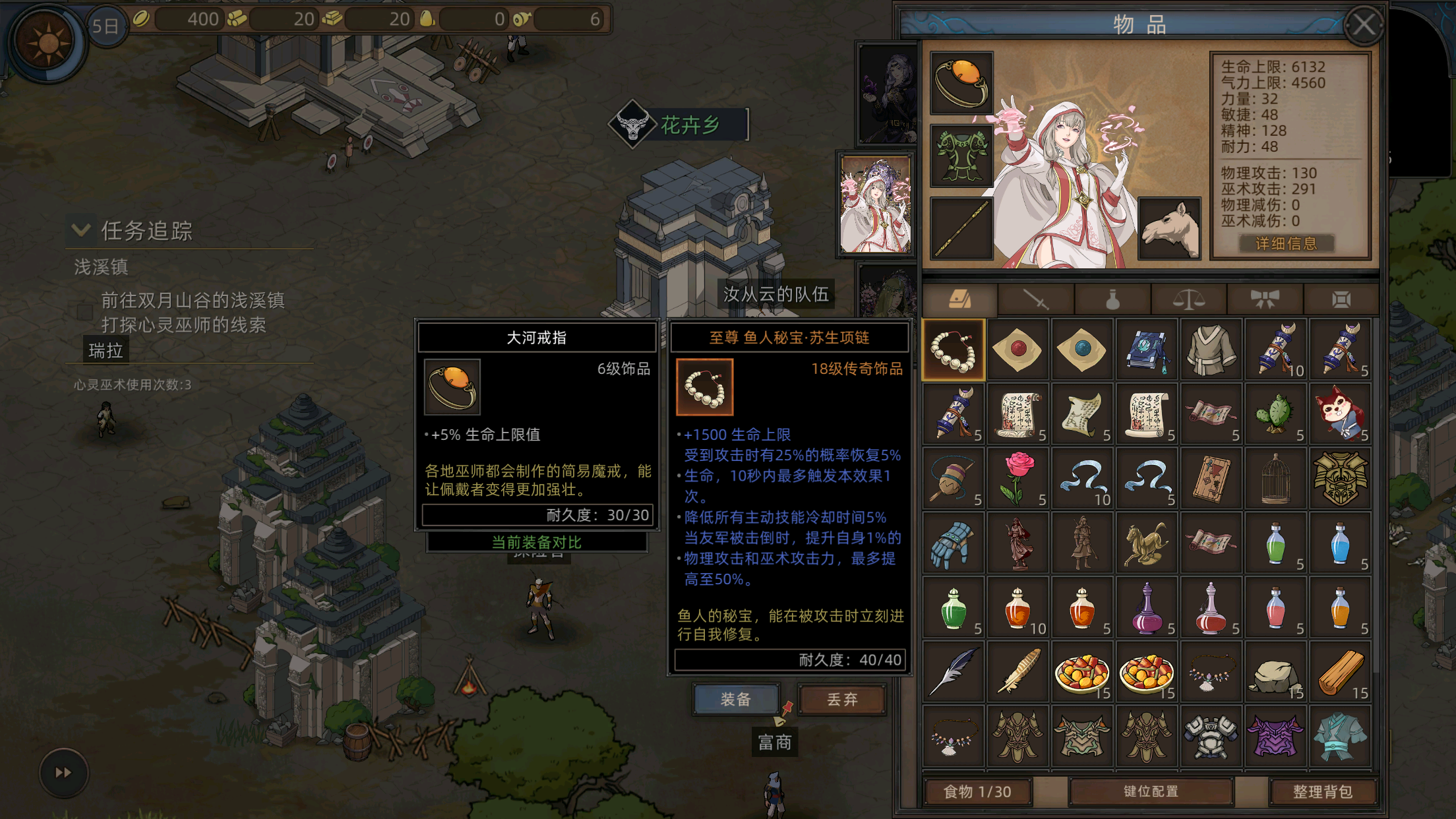
Task: Click the pink rose item icon
Action: pyautogui.click(x=1017, y=477)
